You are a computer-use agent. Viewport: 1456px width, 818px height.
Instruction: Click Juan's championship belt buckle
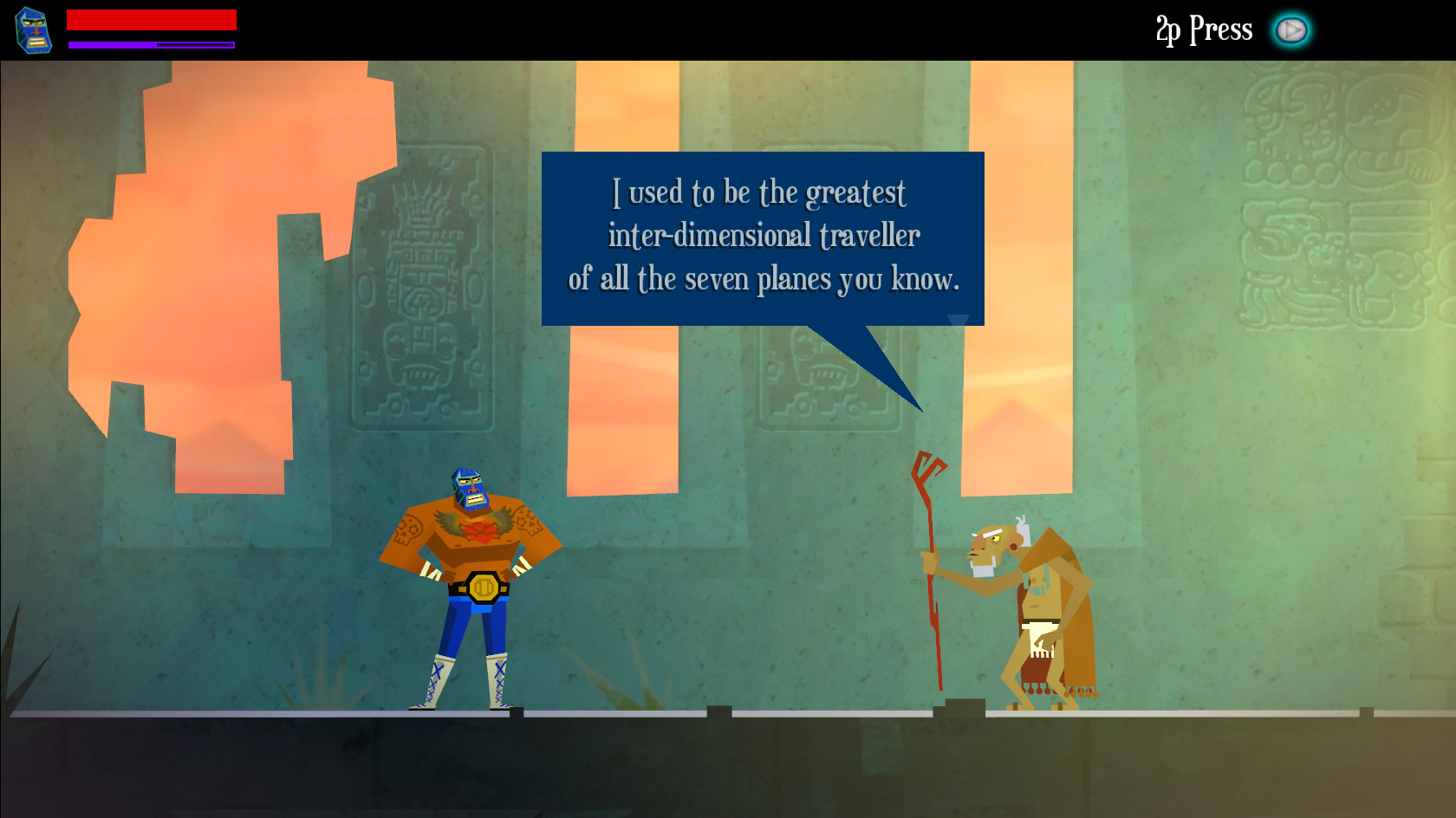point(482,588)
